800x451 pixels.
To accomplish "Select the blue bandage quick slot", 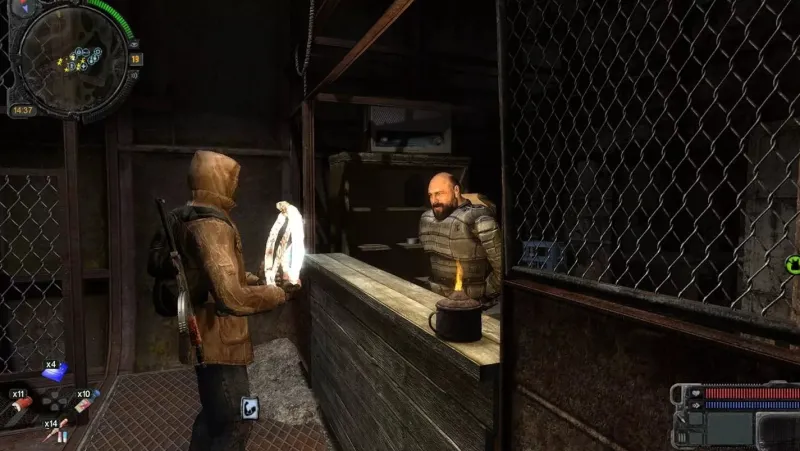I will (57, 372).
